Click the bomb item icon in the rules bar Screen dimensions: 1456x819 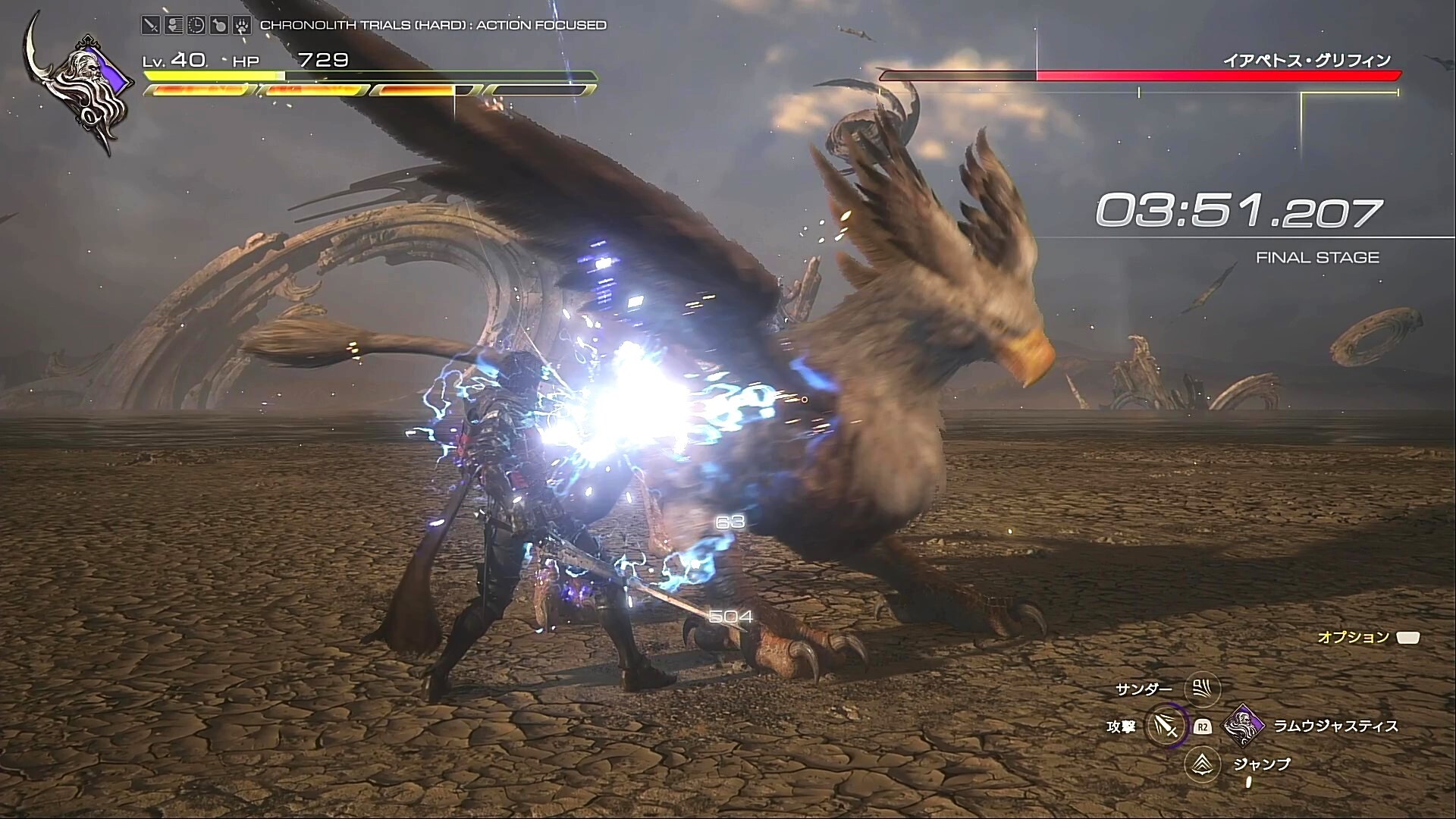pos(220,25)
